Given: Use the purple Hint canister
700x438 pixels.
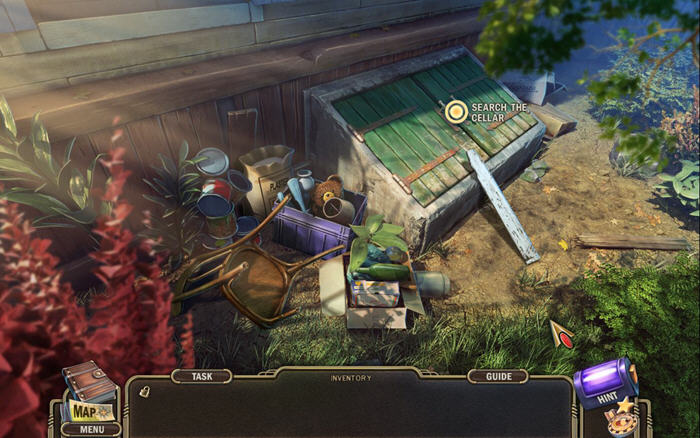Looking at the screenshot, I should click(605, 384).
